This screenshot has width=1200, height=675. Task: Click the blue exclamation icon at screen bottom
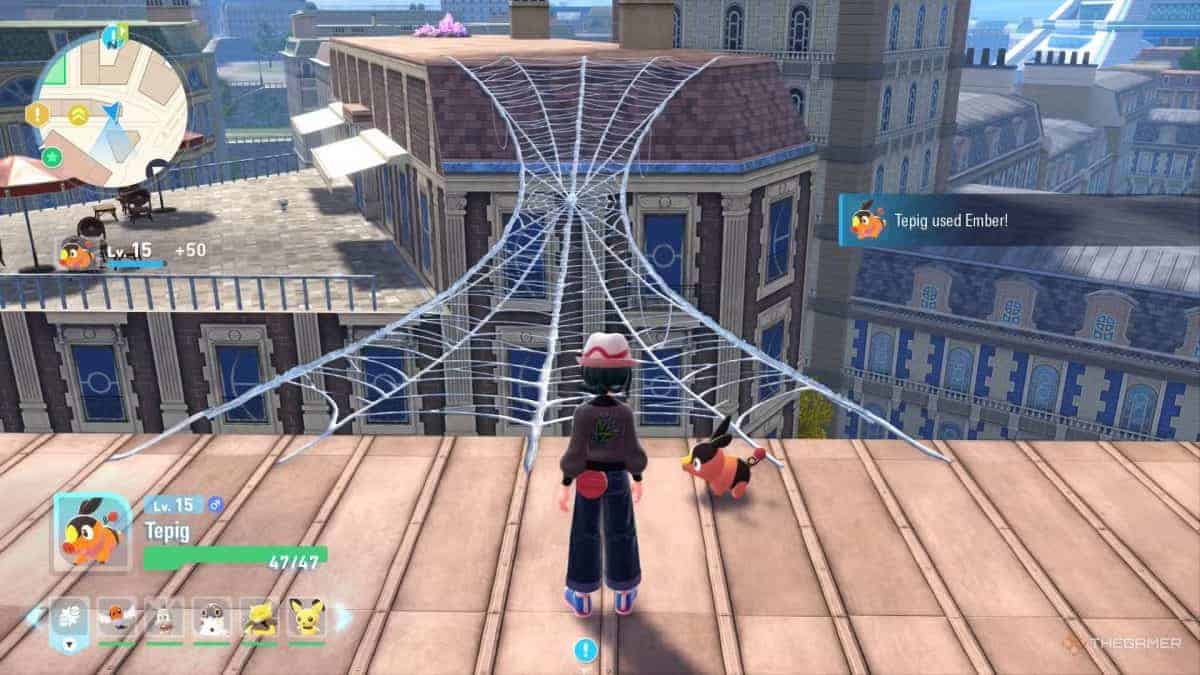[584, 651]
